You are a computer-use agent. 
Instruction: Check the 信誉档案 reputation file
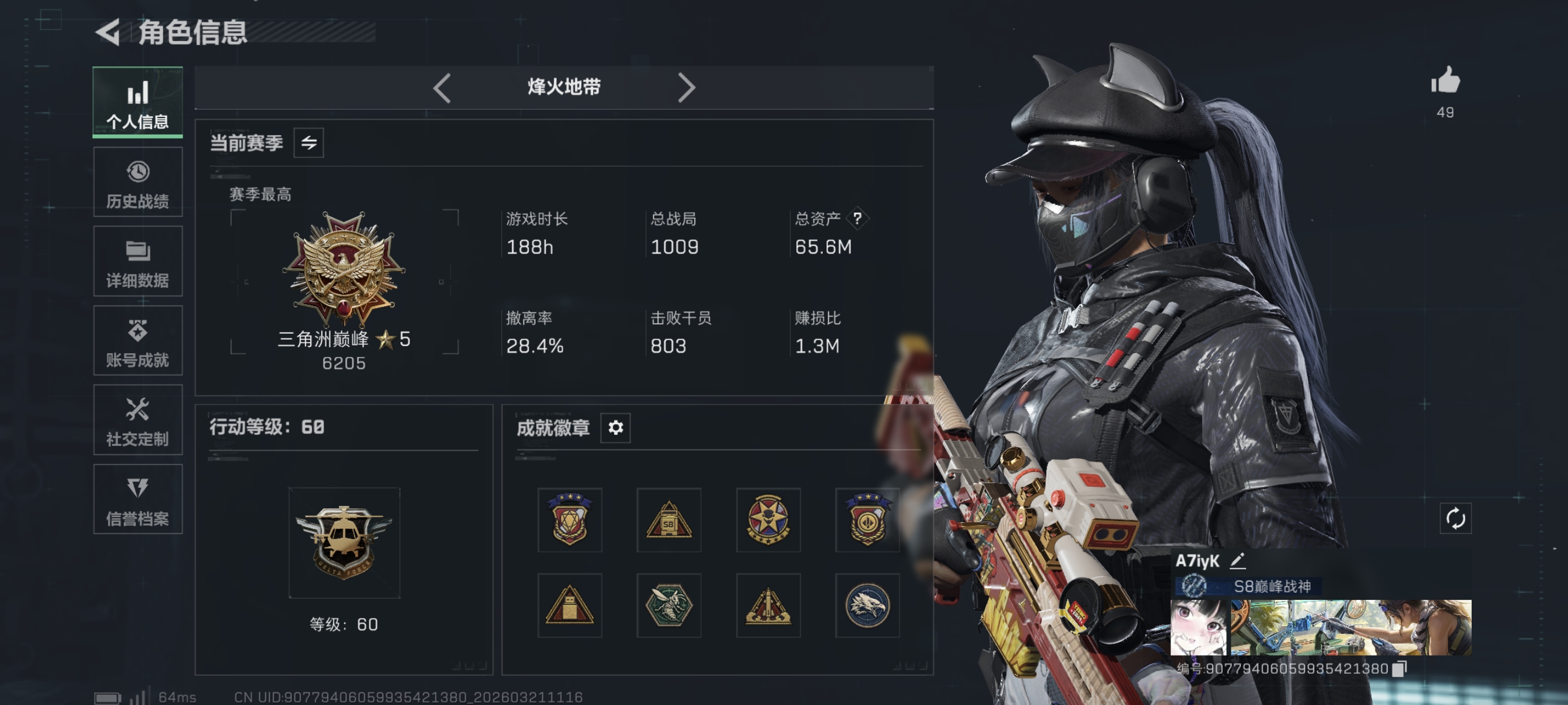point(137,499)
